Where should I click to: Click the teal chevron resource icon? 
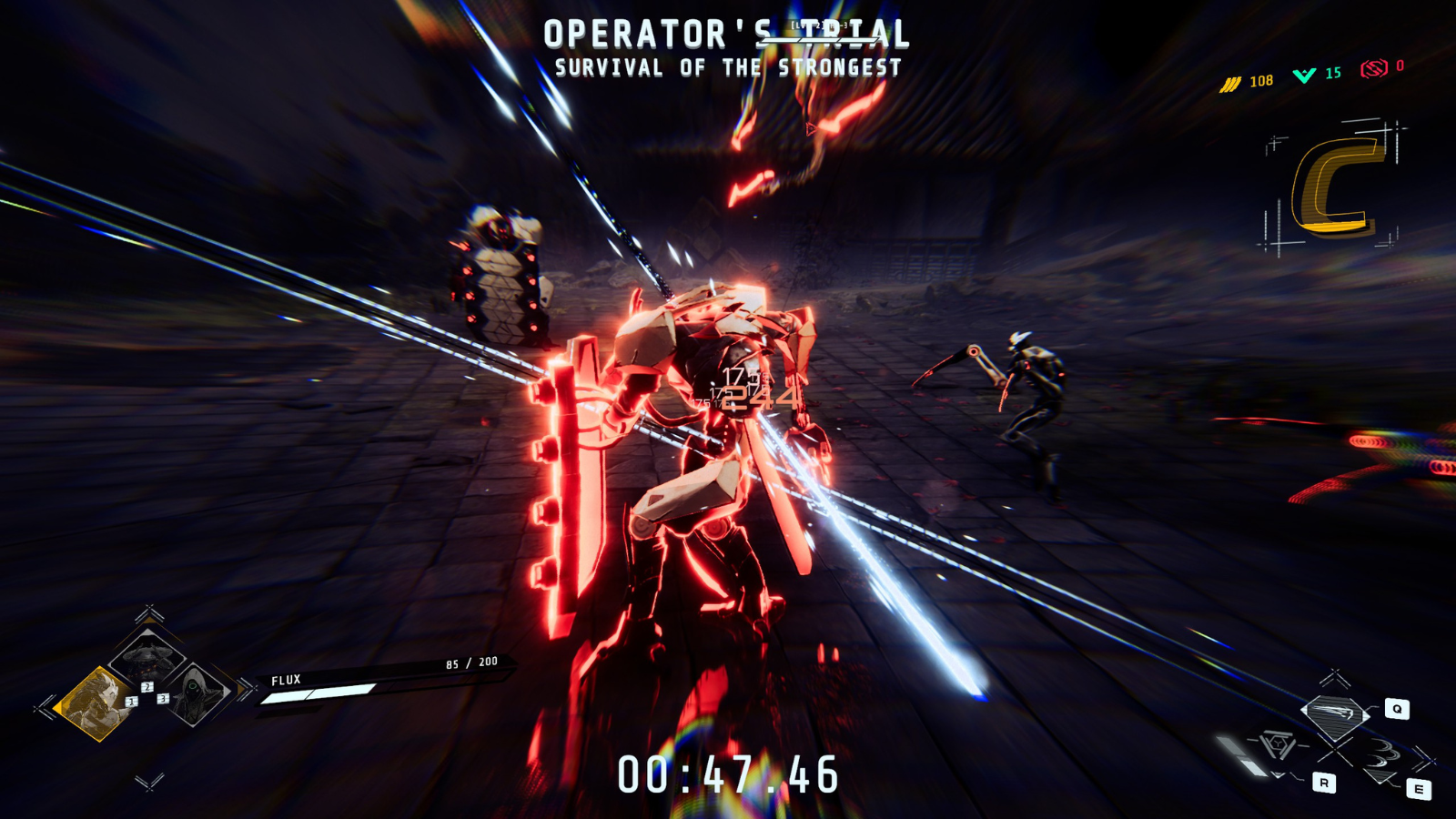pyautogui.click(x=1304, y=75)
